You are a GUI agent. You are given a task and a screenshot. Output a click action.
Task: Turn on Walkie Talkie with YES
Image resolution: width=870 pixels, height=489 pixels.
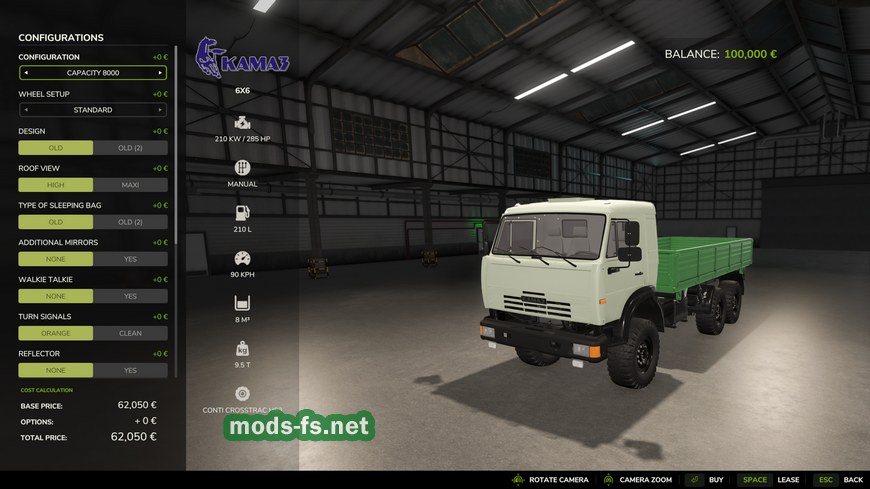tap(130, 296)
